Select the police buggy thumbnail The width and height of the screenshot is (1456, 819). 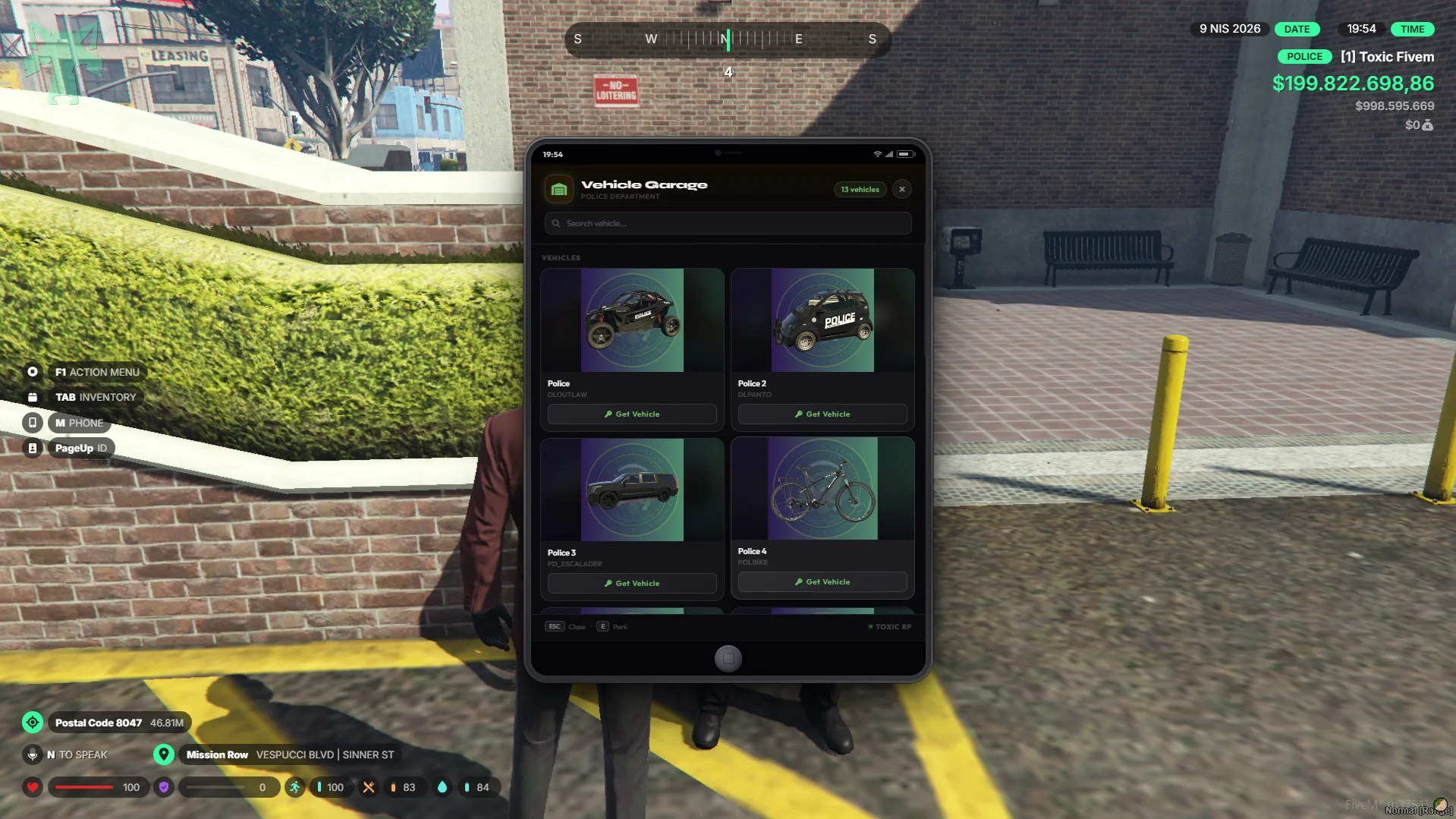632,320
